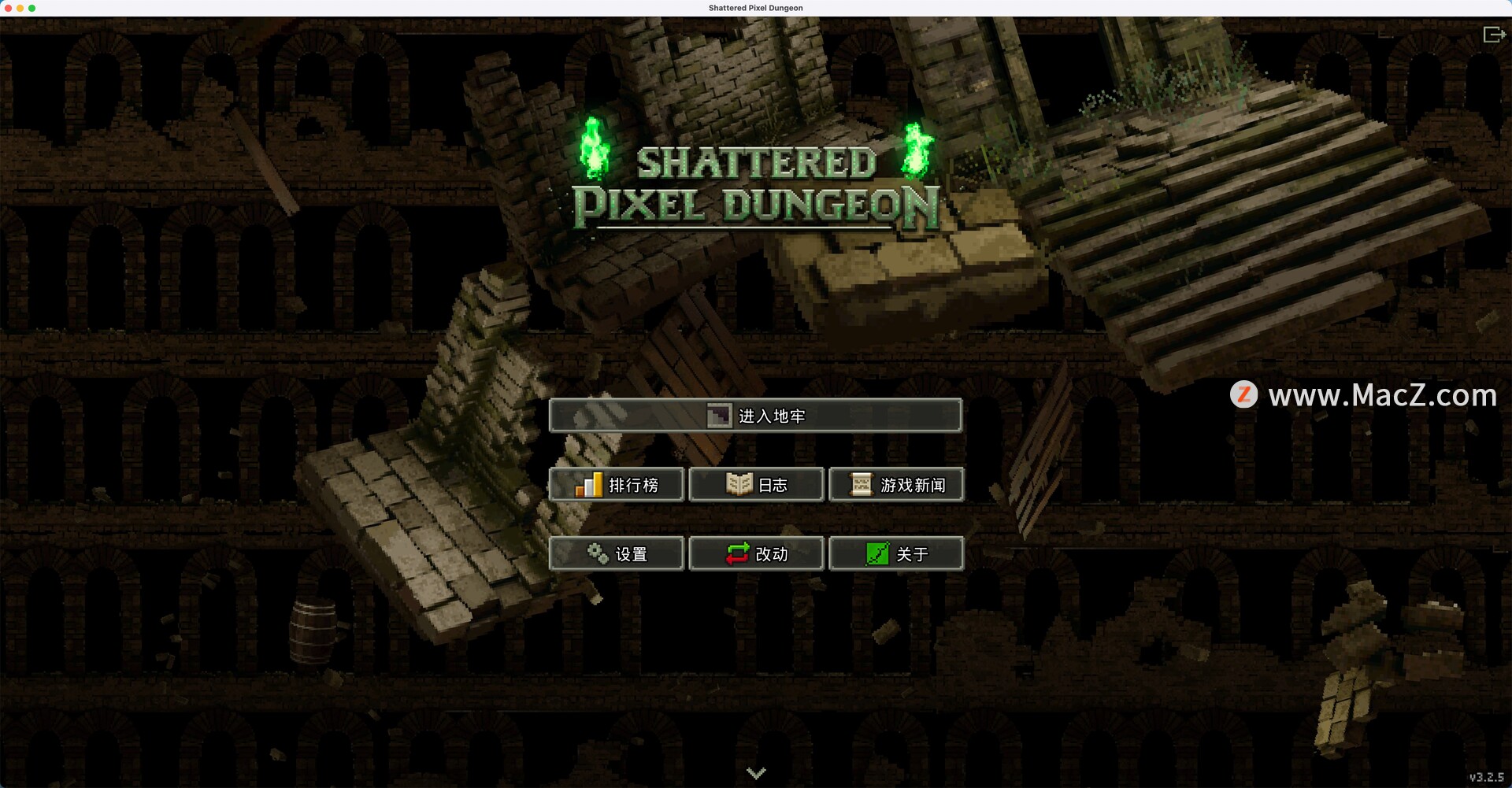The image size is (1512, 788).
Task: Open the 设置 settings menu
Action: click(x=617, y=554)
